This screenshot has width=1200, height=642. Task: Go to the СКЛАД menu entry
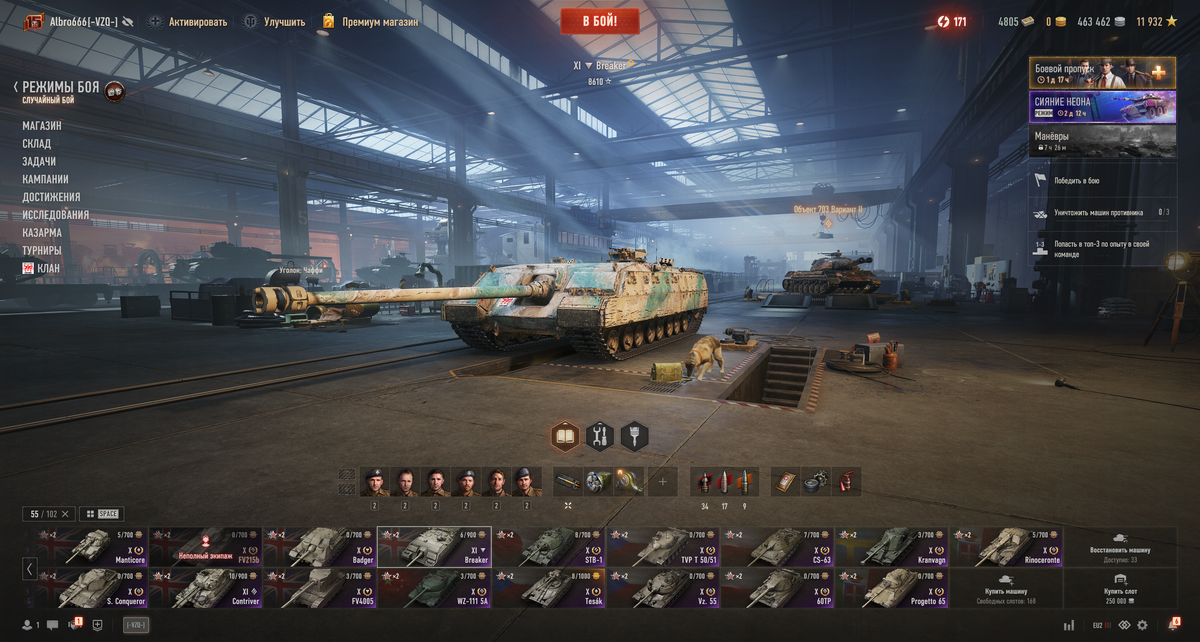(37, 144)
